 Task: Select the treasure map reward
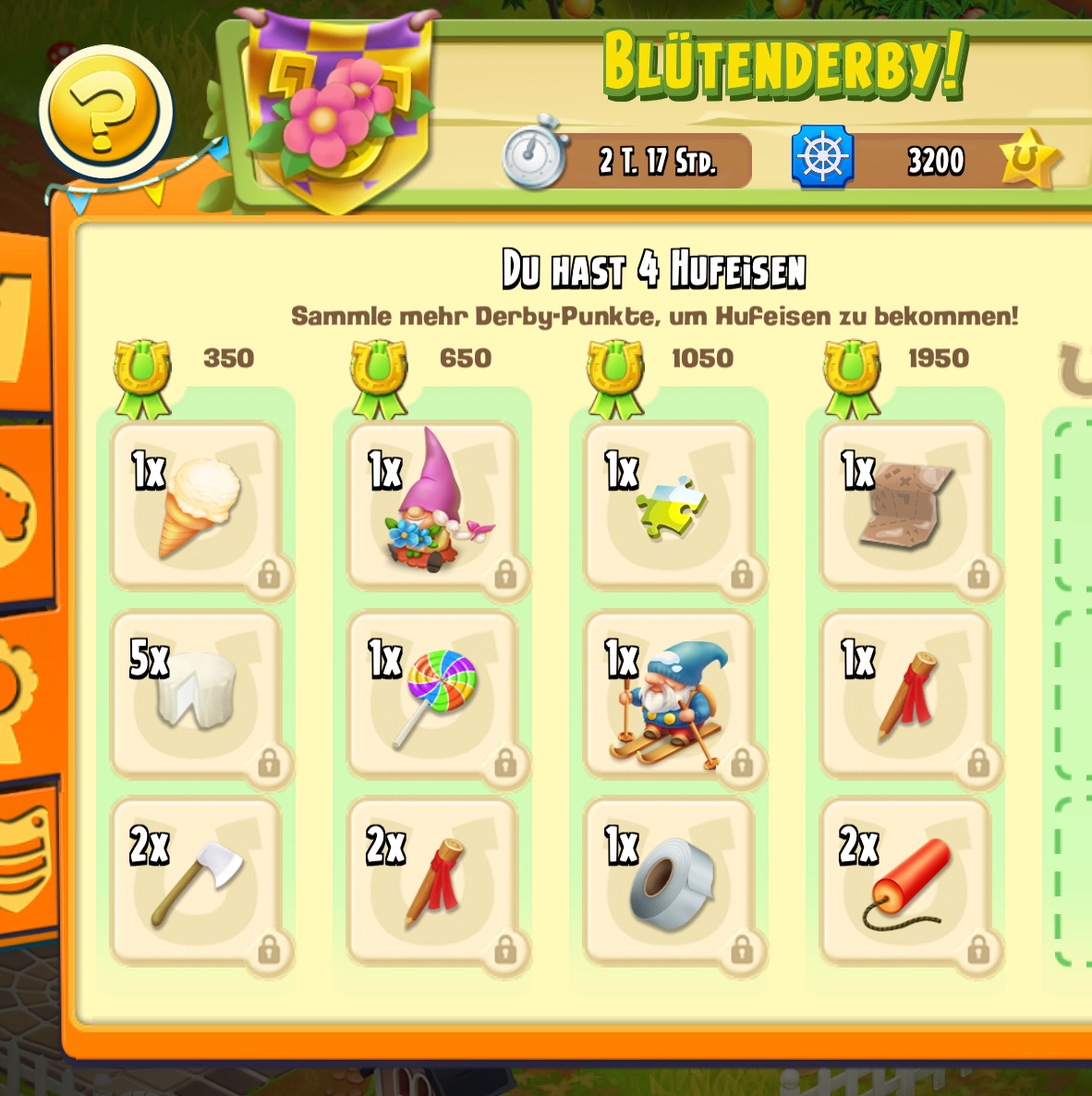[x=905, y=505]
